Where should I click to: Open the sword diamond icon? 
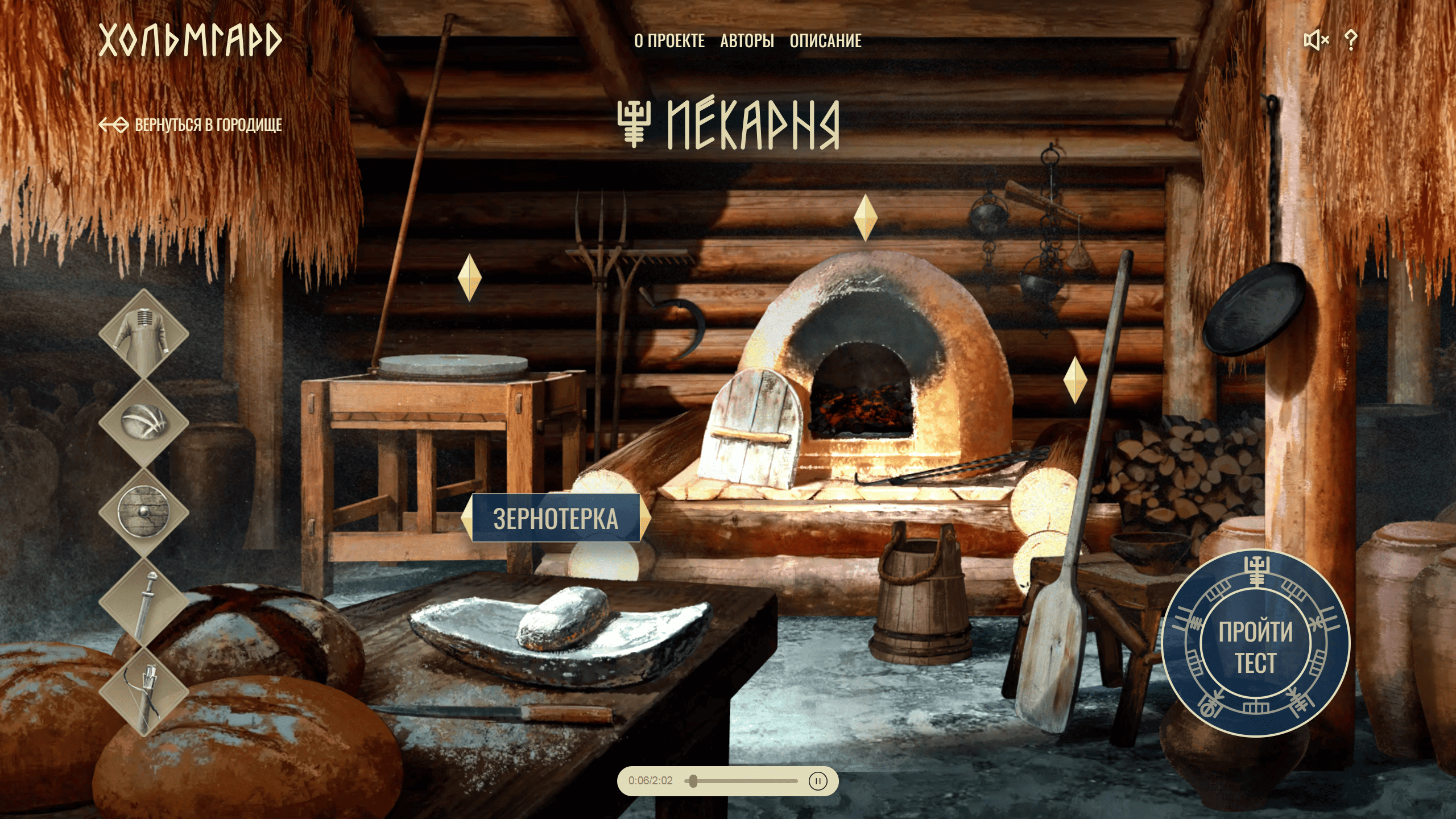click(143, 602)
